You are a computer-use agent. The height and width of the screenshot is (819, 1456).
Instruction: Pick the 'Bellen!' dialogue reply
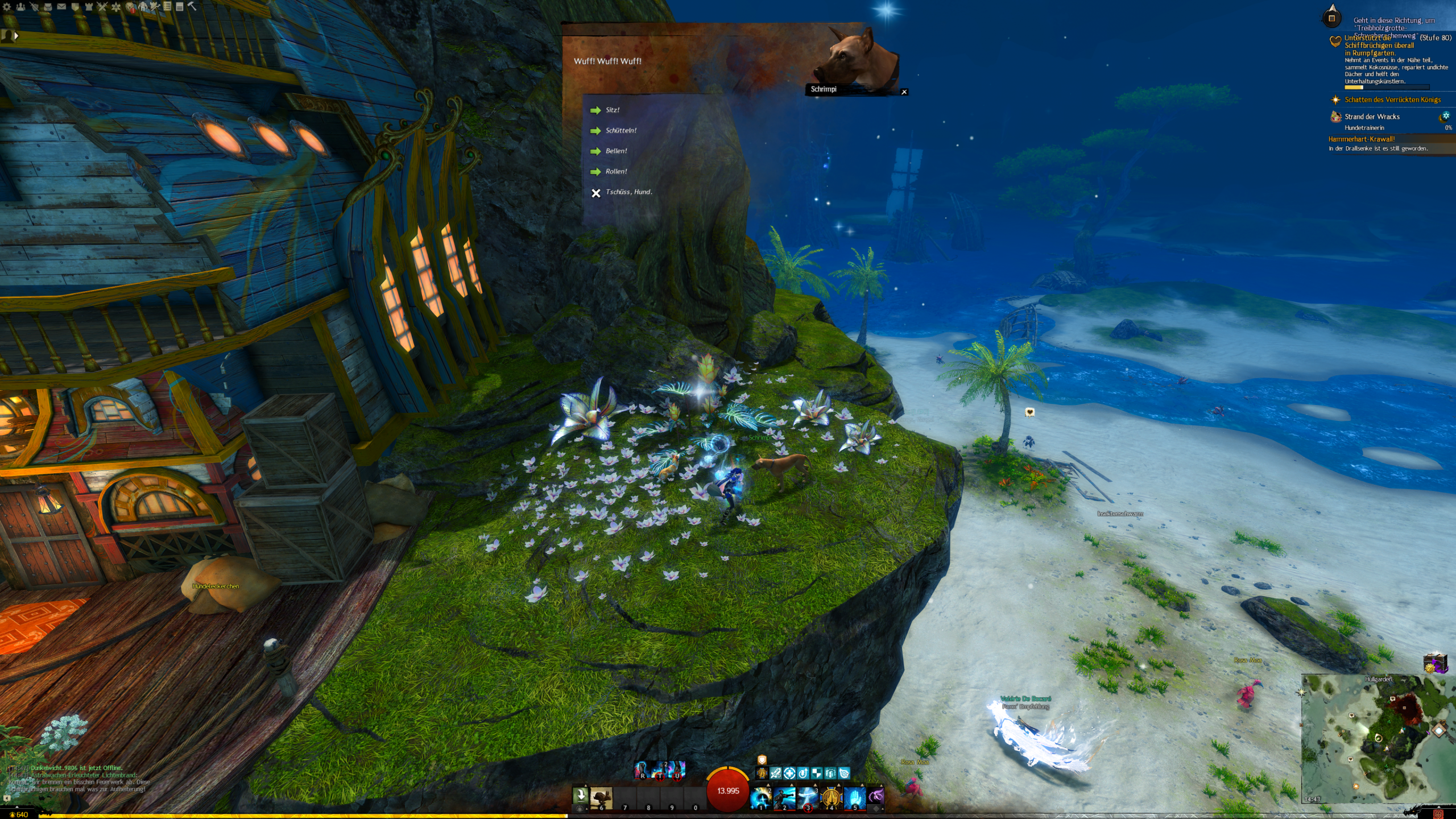coord(616,151)
